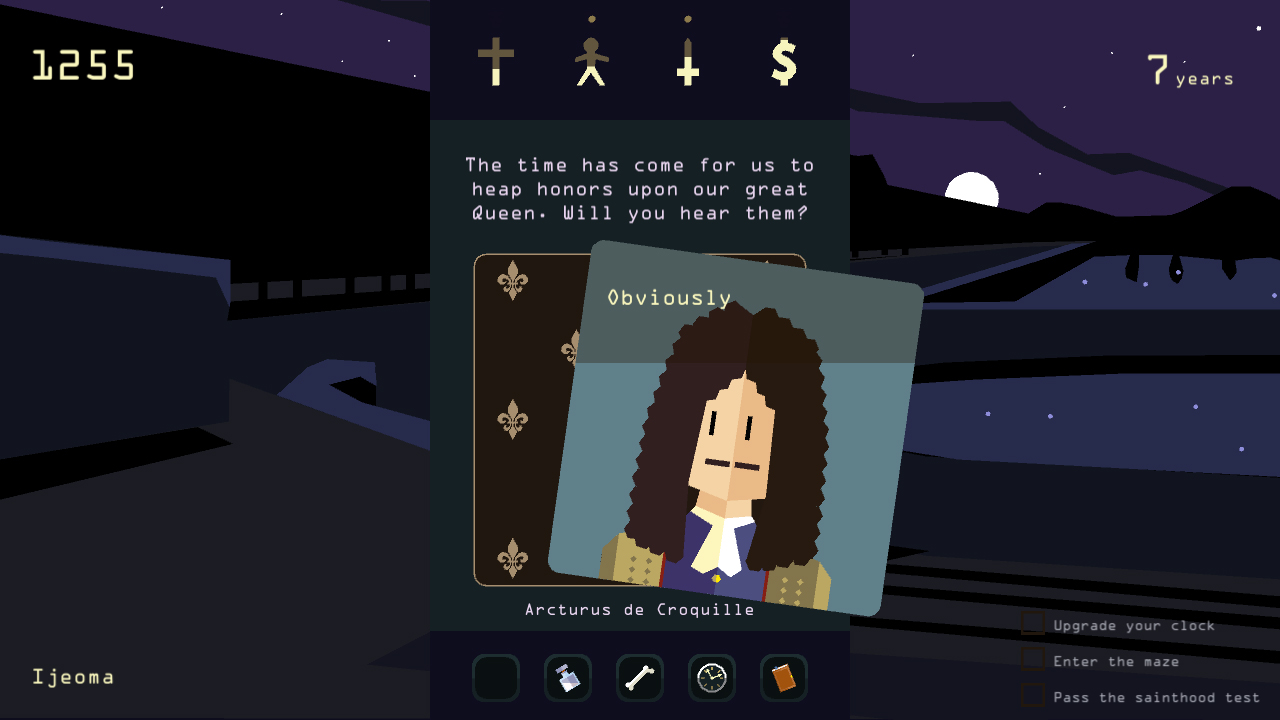Select the church cross reputation icon

click(498, 60)
